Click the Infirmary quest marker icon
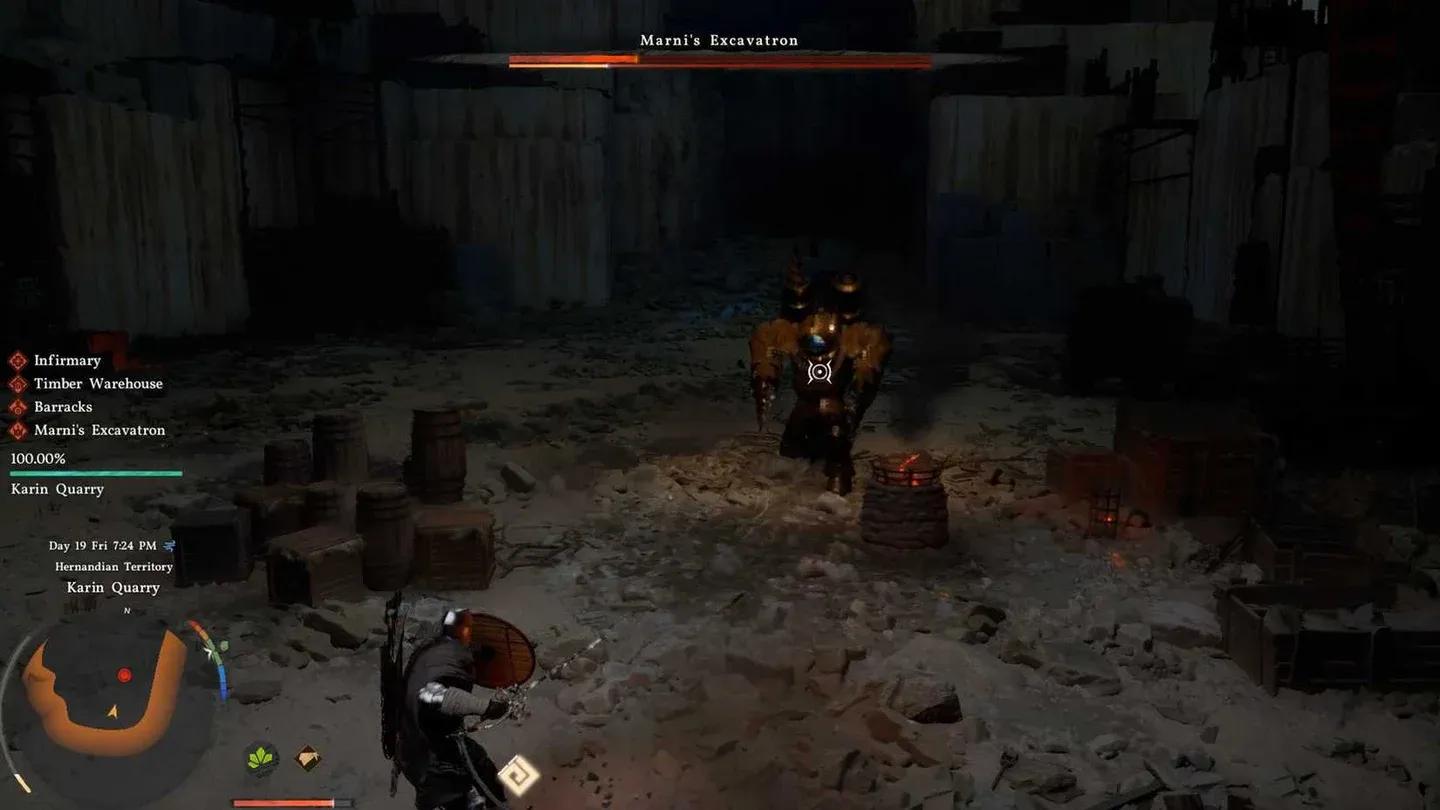The width and height of the screenshot is (1440, 810). click(x=17, y=360)
